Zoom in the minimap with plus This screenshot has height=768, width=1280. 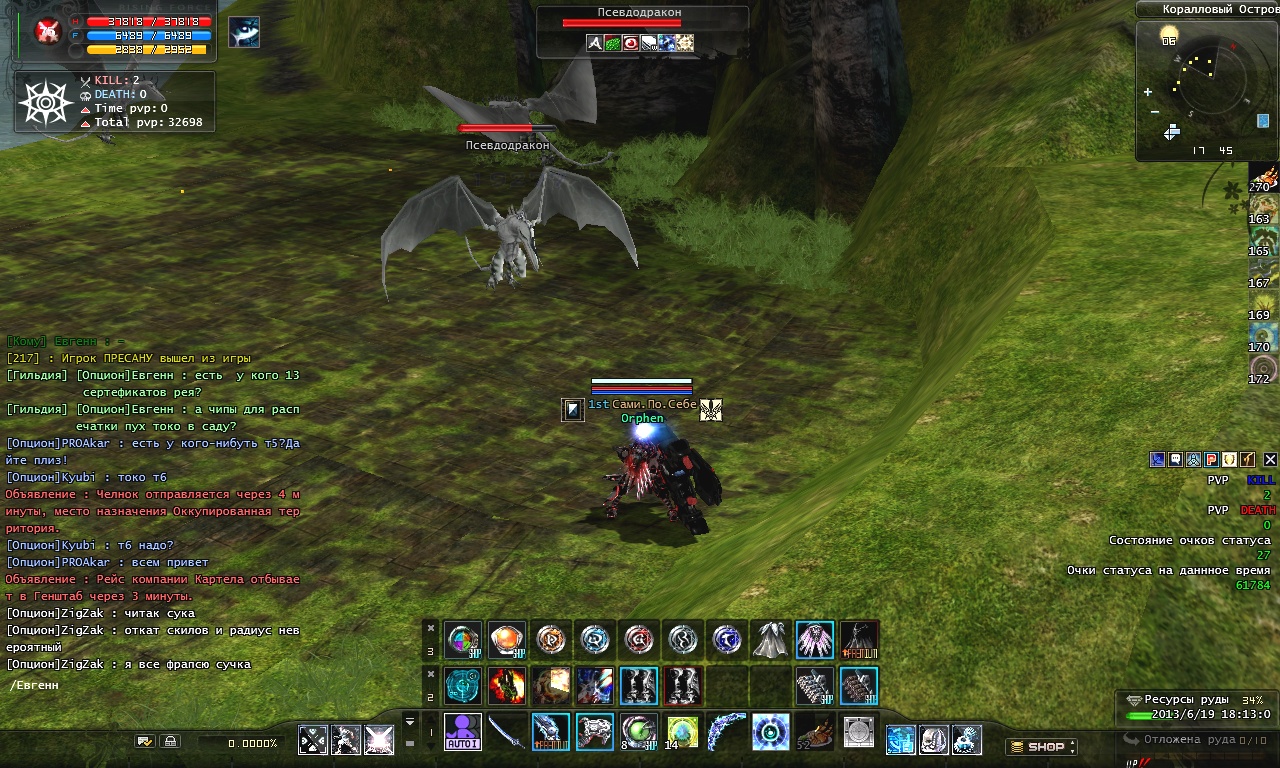pos(1148,92)
